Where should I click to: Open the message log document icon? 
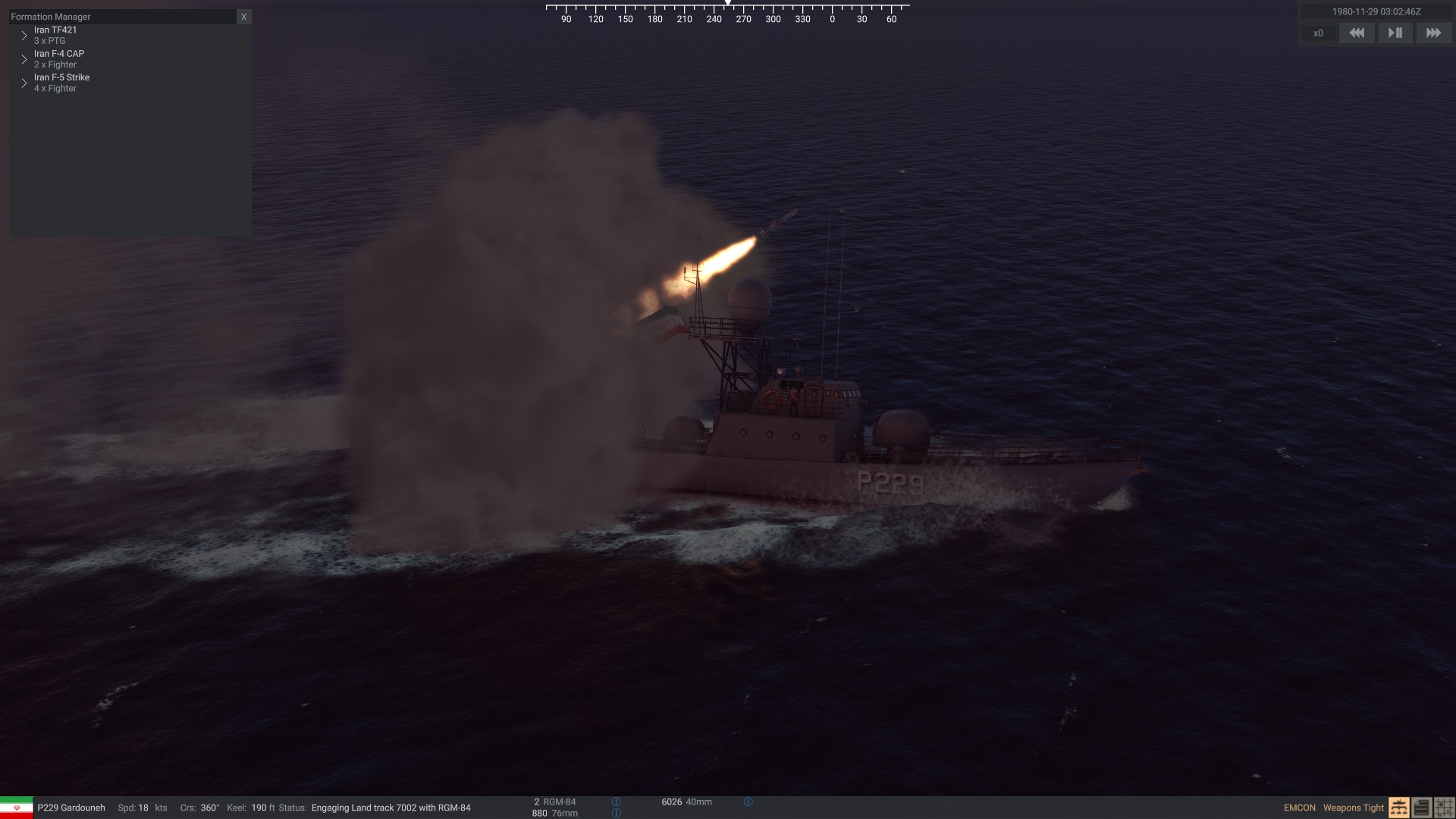(1421, 808)
